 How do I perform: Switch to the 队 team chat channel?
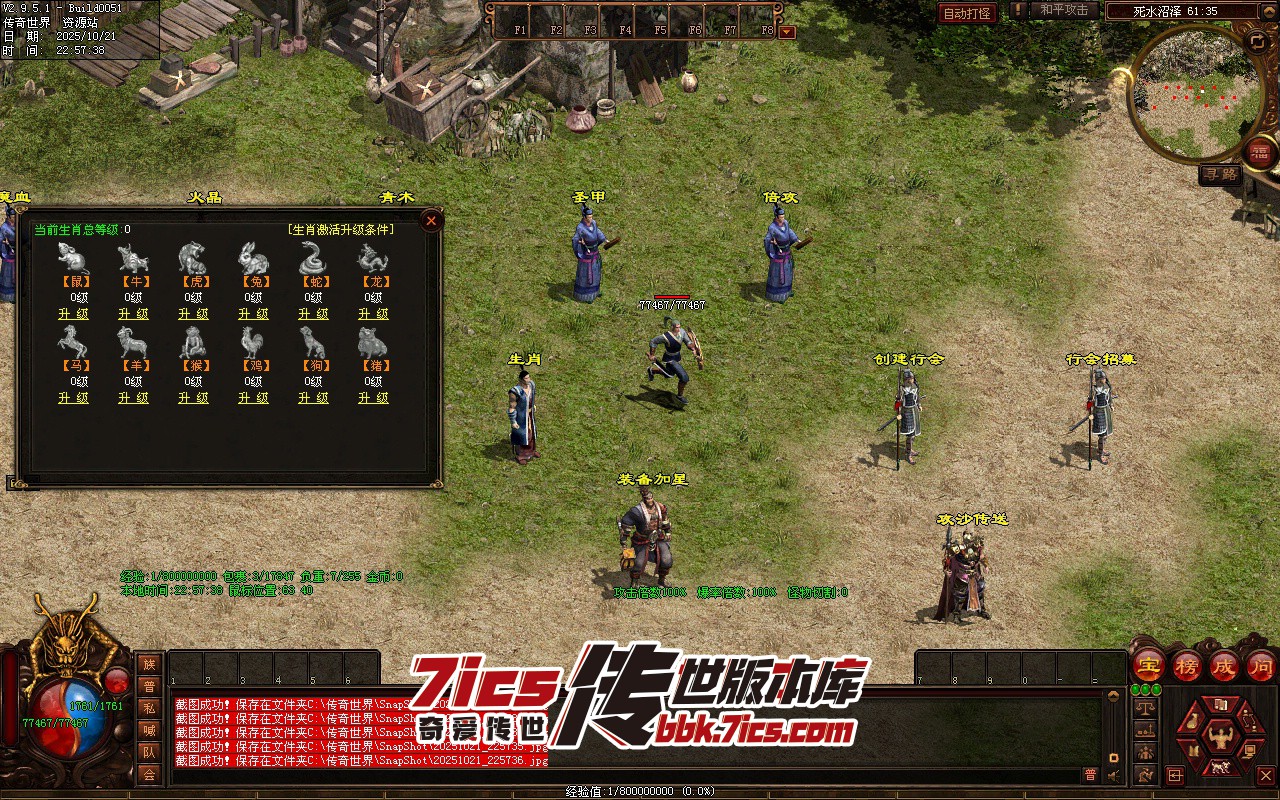[x=149, y=751]
